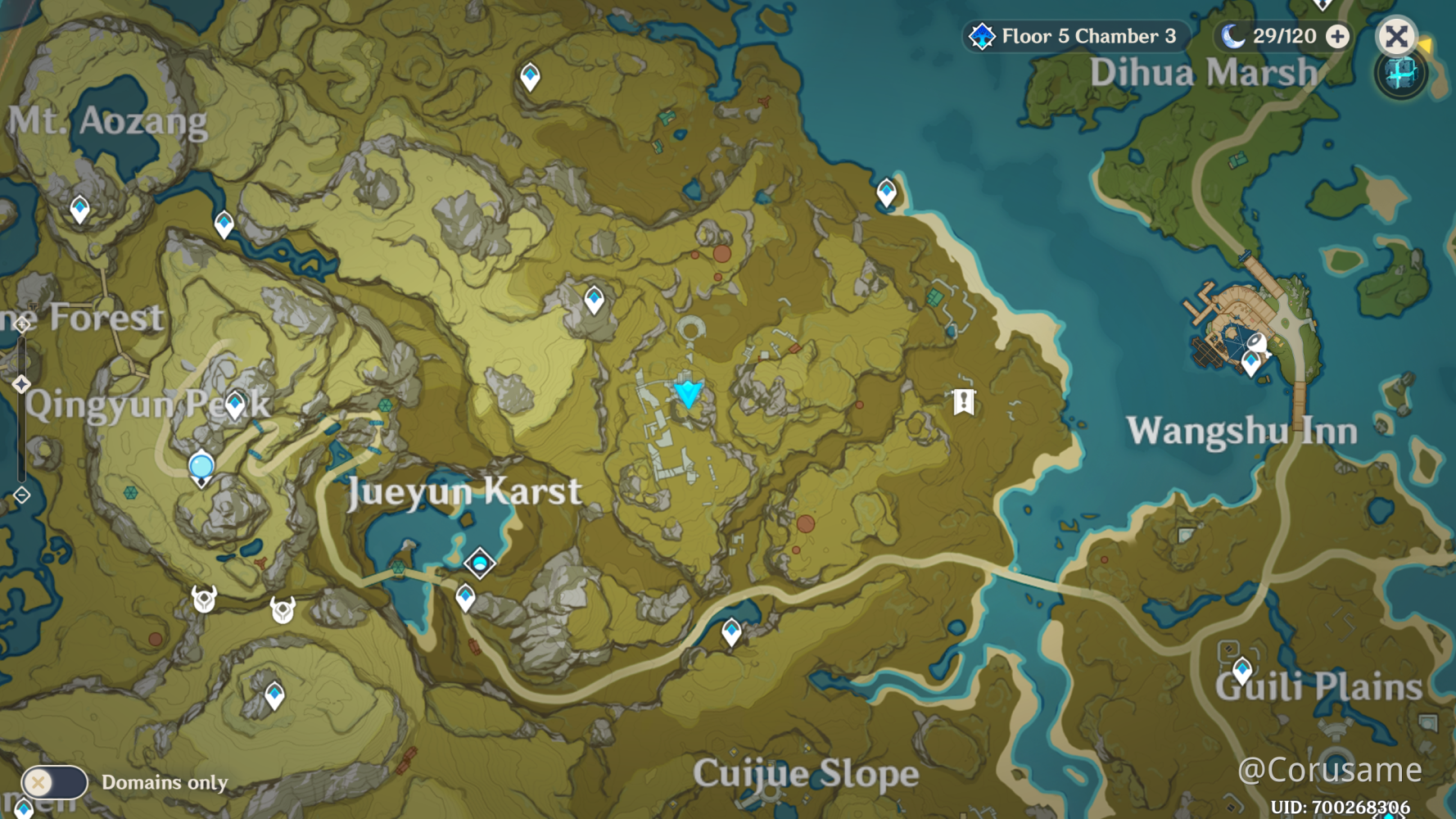The height and width of the screenshot is (819, 1456).
Task: Click the teleport waypoint on the road below the domain
Action: pyautogui.click(x=465, y=597)
